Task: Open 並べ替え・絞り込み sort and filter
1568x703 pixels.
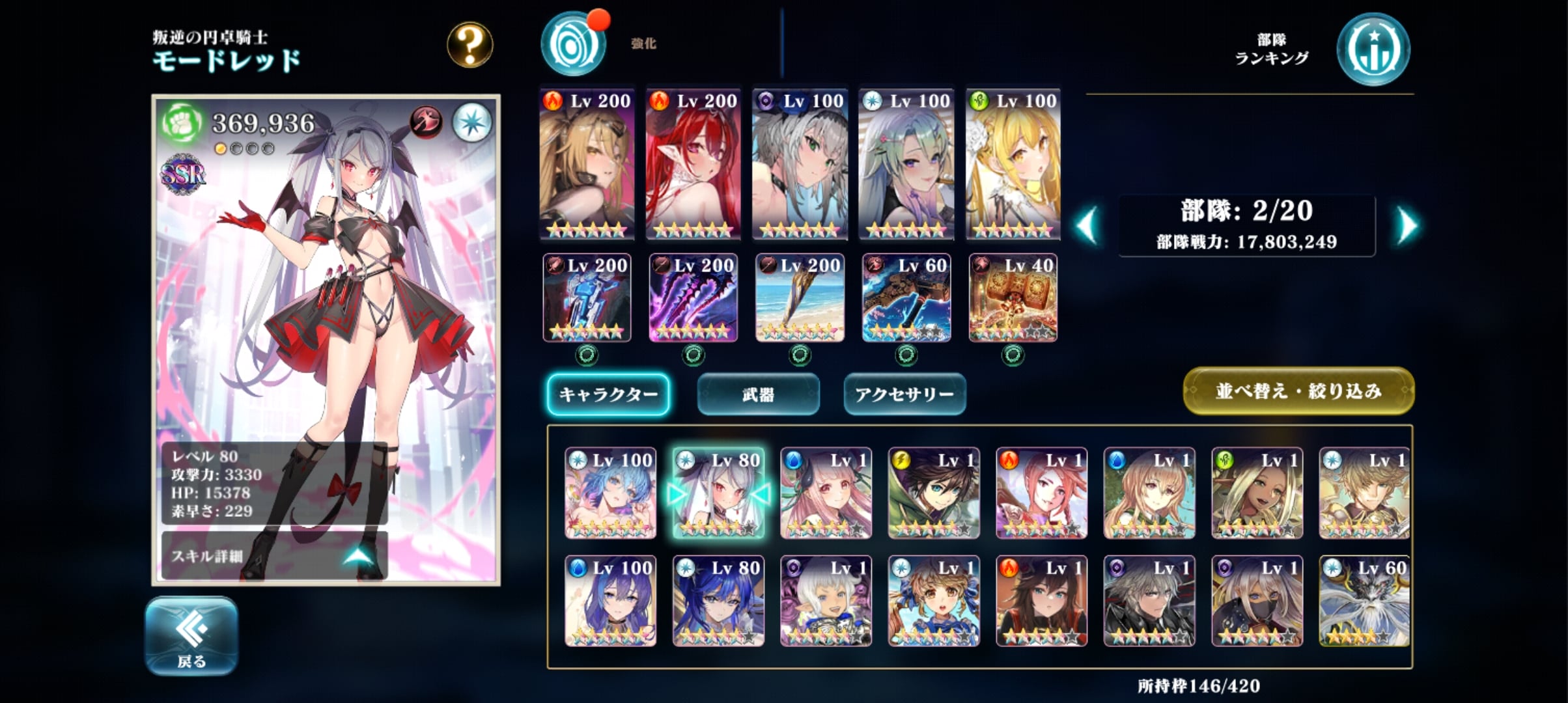Action: pos(1298,391)
